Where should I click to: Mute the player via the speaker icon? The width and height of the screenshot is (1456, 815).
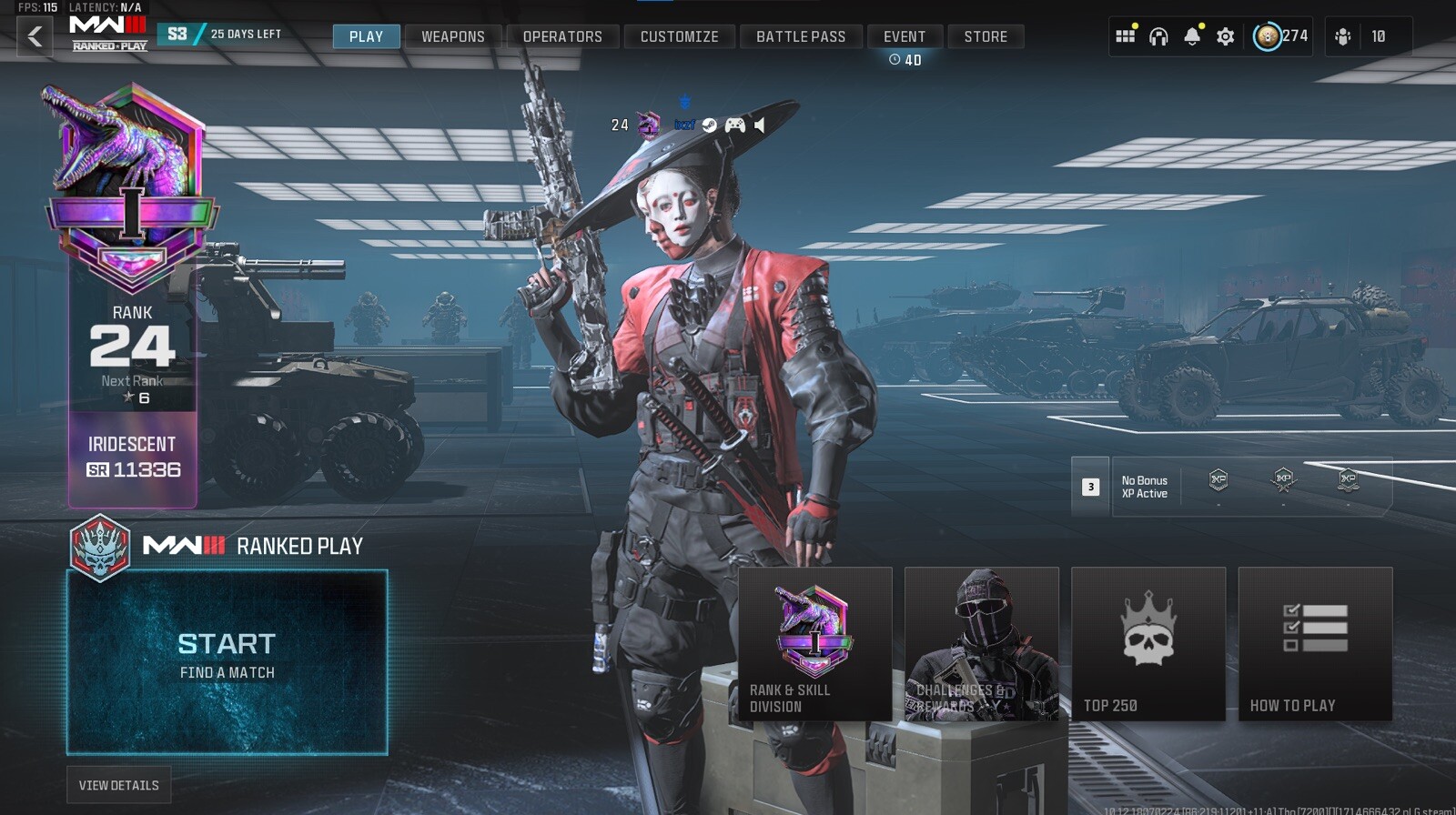[760, 125]
